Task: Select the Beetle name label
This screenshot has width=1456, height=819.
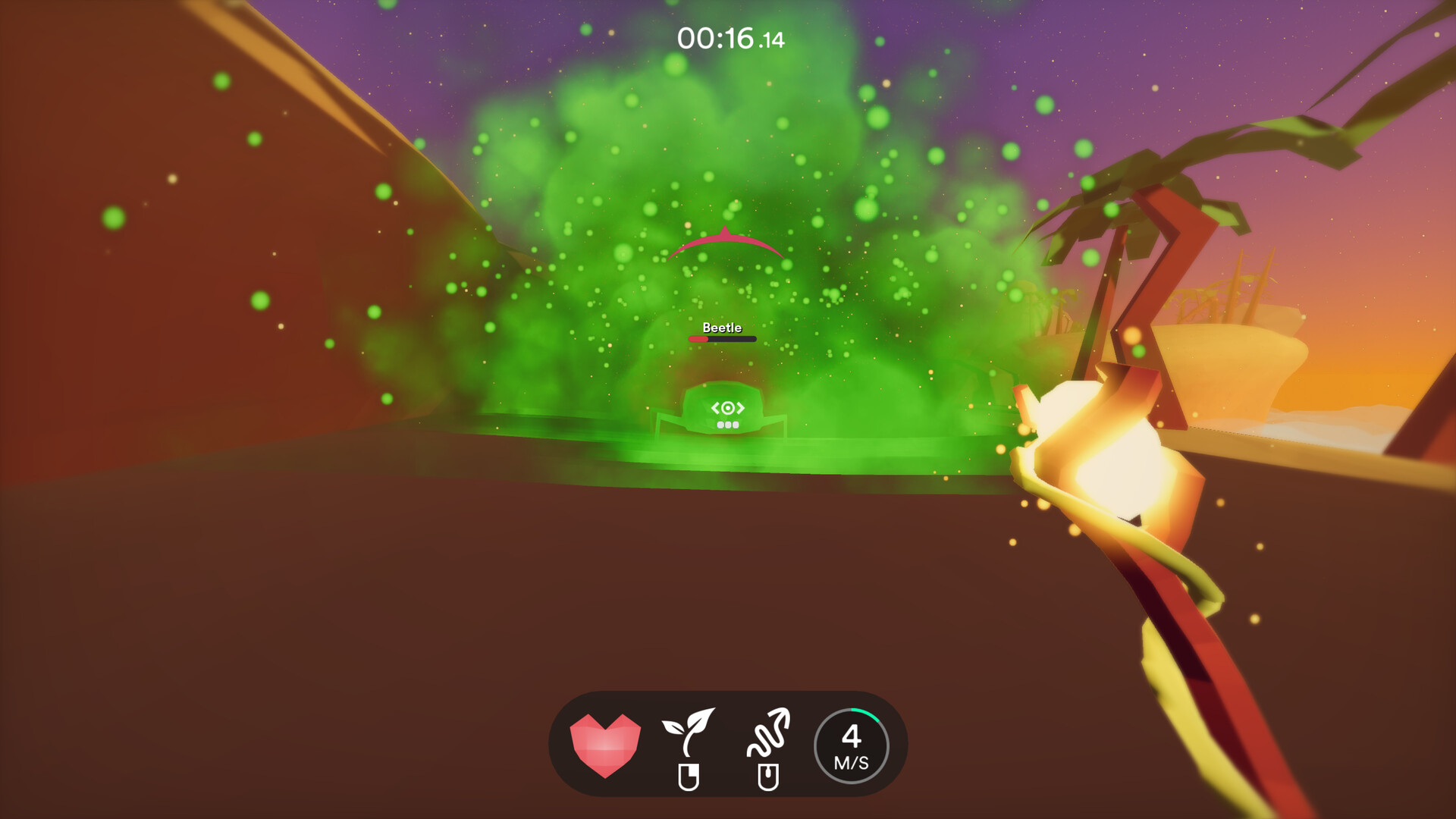Action: tap(721, 328)
